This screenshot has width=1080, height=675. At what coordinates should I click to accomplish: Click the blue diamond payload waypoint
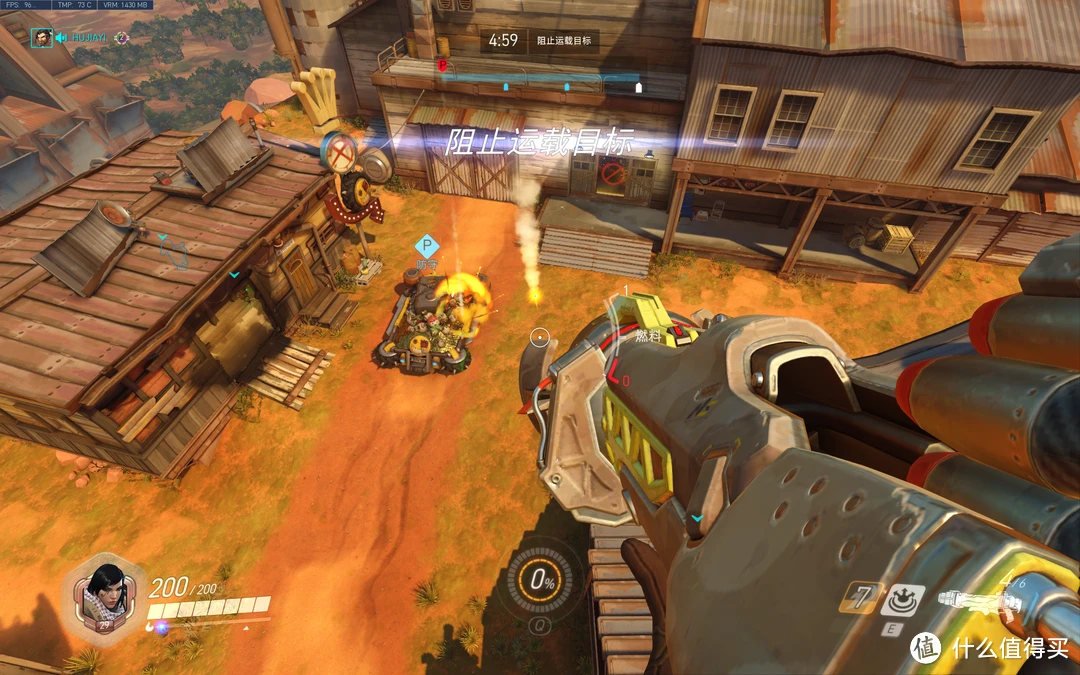(427, 245)
